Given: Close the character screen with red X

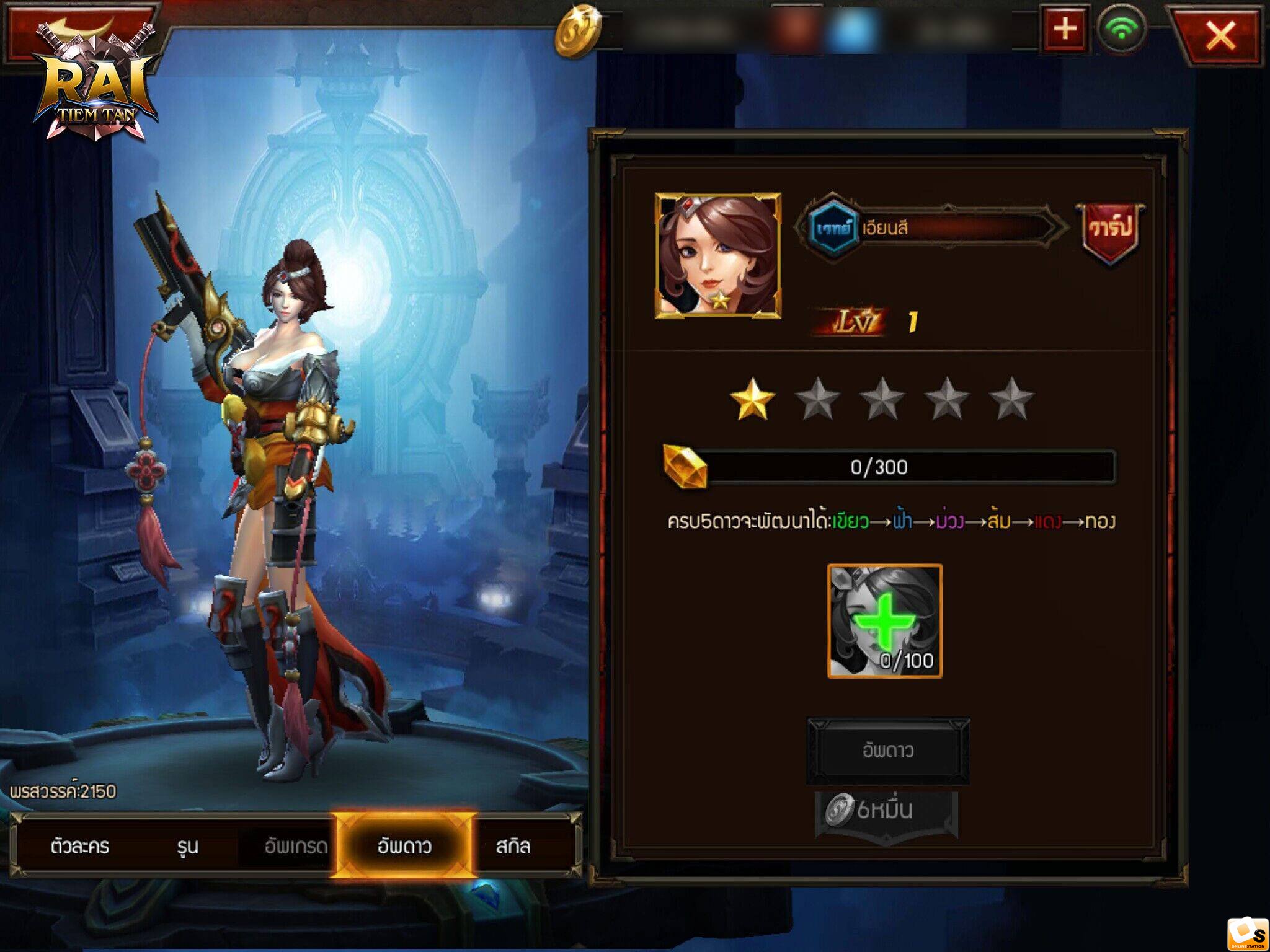Looking at the screenshot, I should click(1219, 35).
